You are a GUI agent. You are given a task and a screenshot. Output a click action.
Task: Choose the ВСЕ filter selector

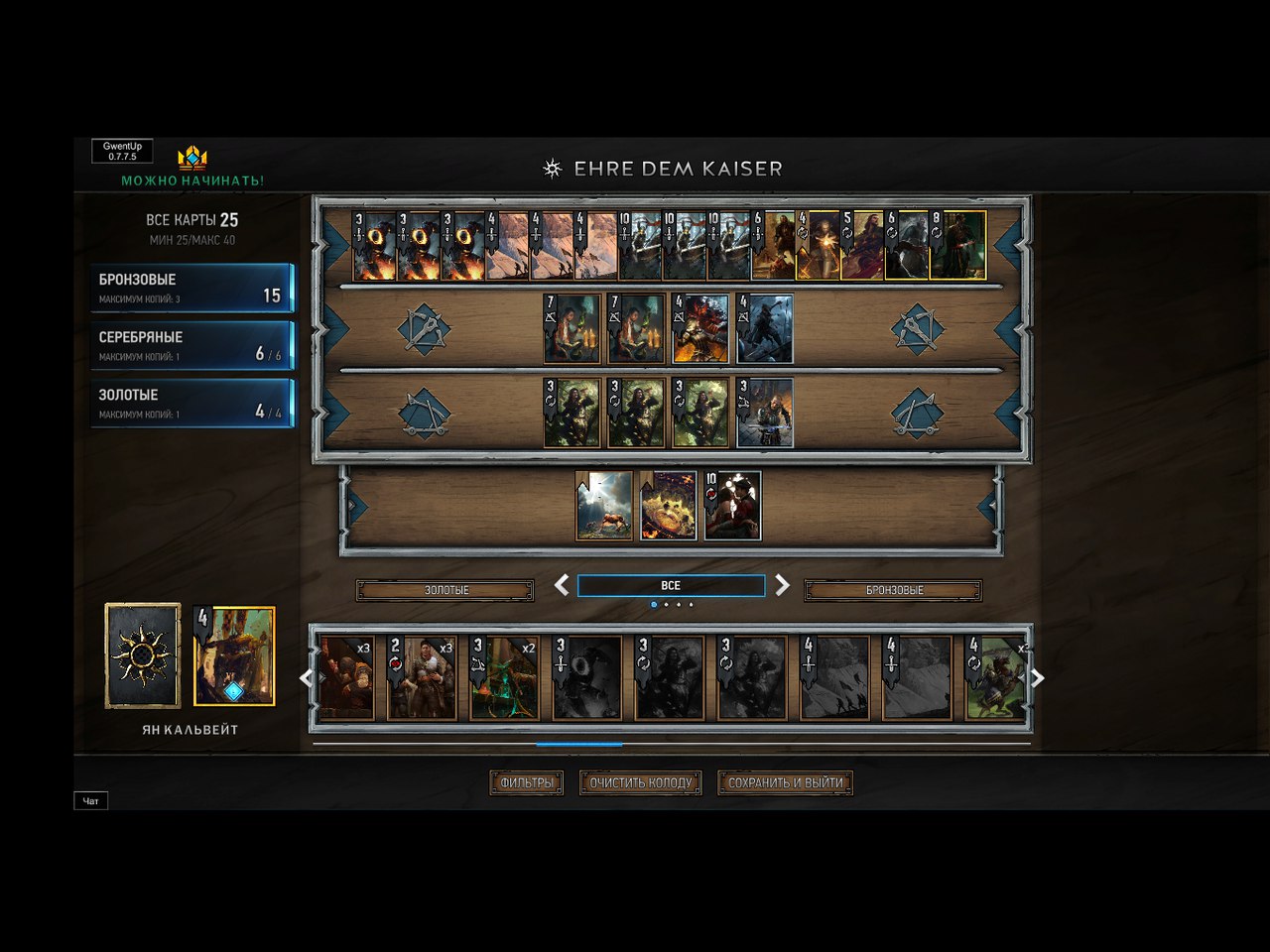click(671, 586)
